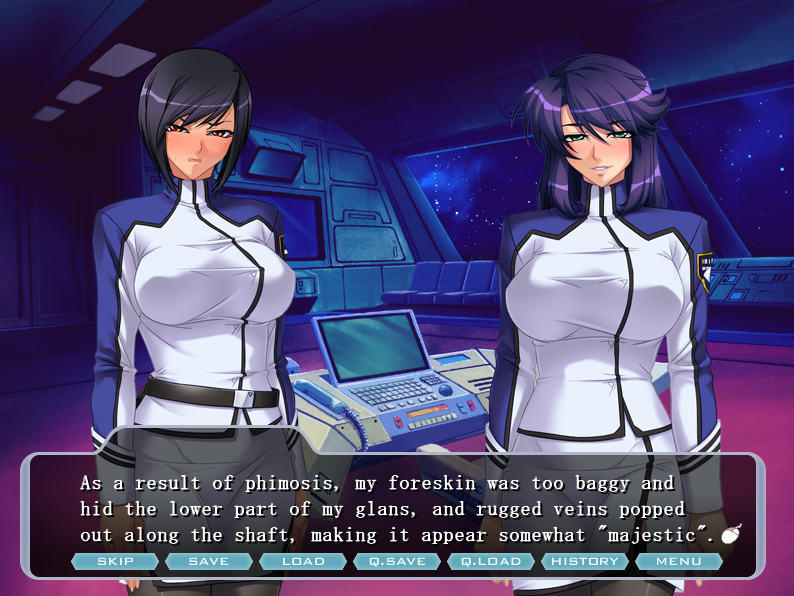The width and height of the screenshot is (794, 596).
Task: Show the dialogue HISTORY log
Action: (585, 561)
